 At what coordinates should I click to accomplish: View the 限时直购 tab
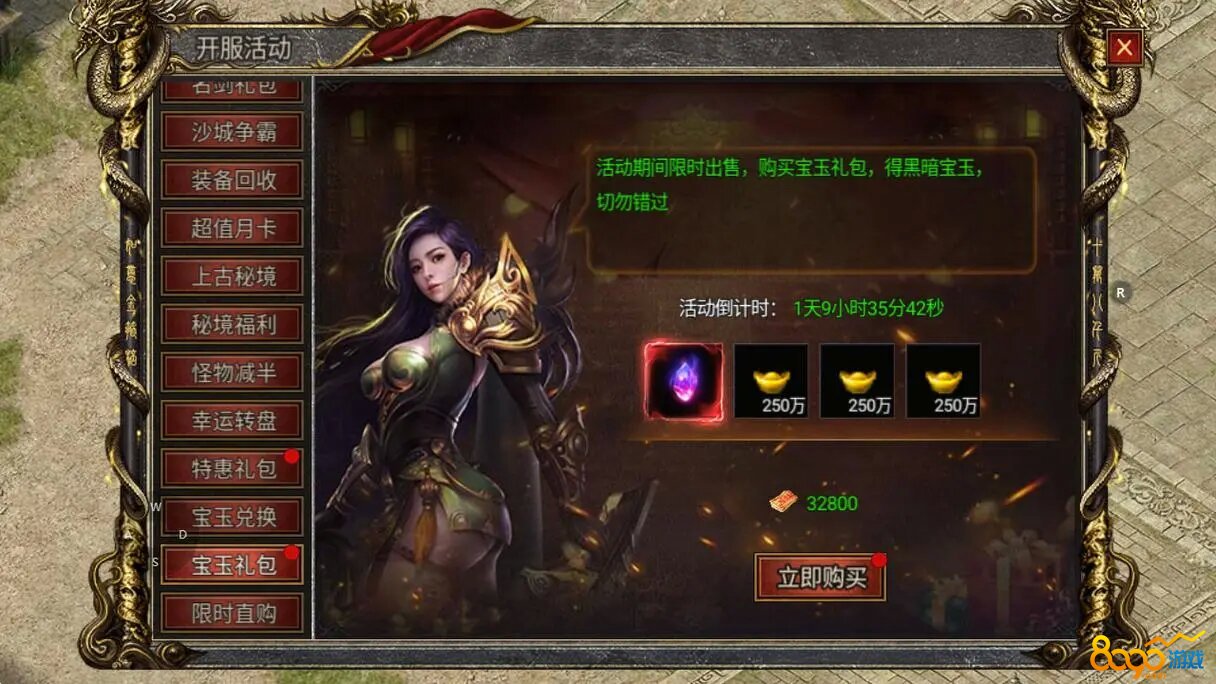[x=232, y=612]
